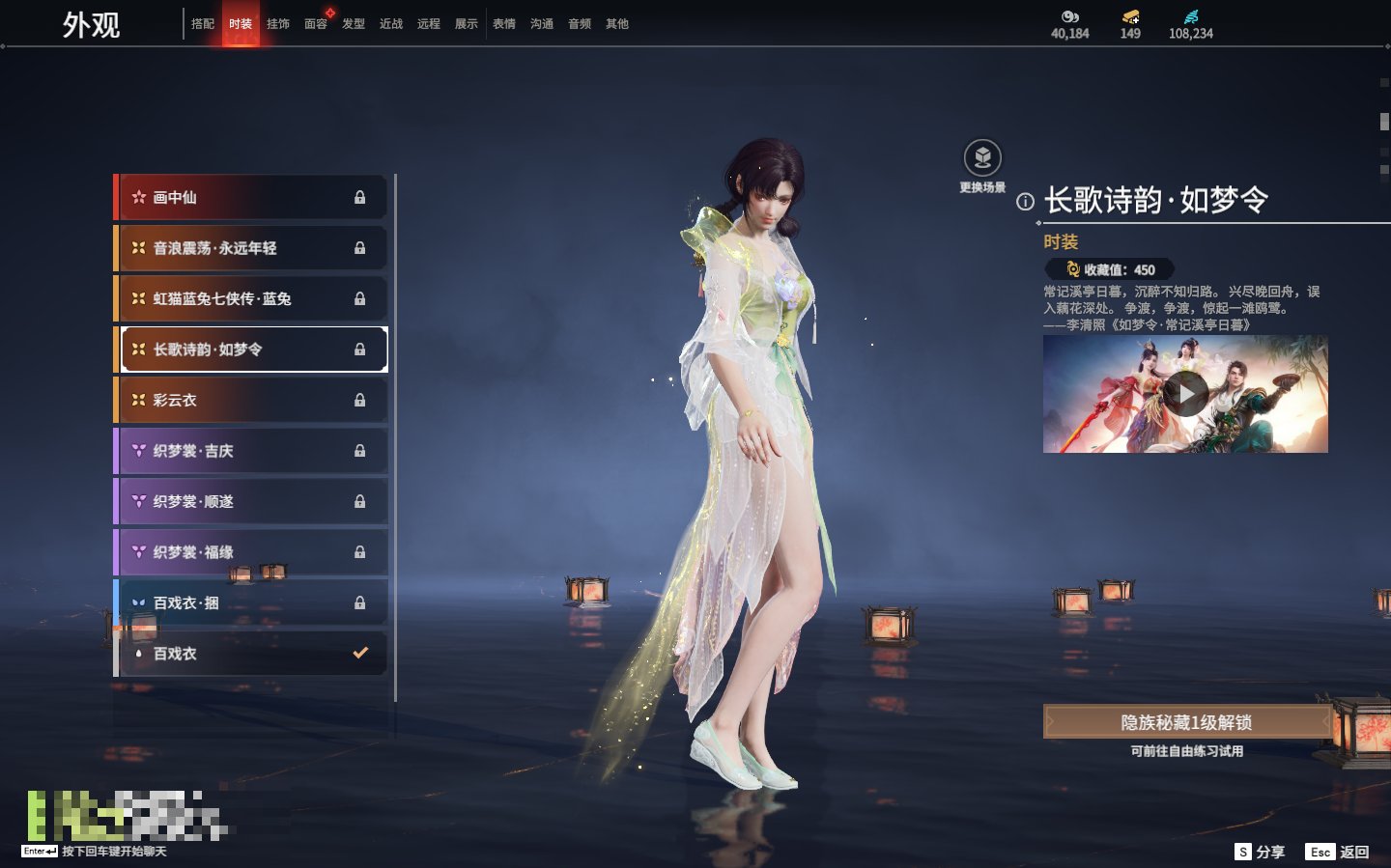Pick the 彩云衣 outfit

click(x=251, y=400)
